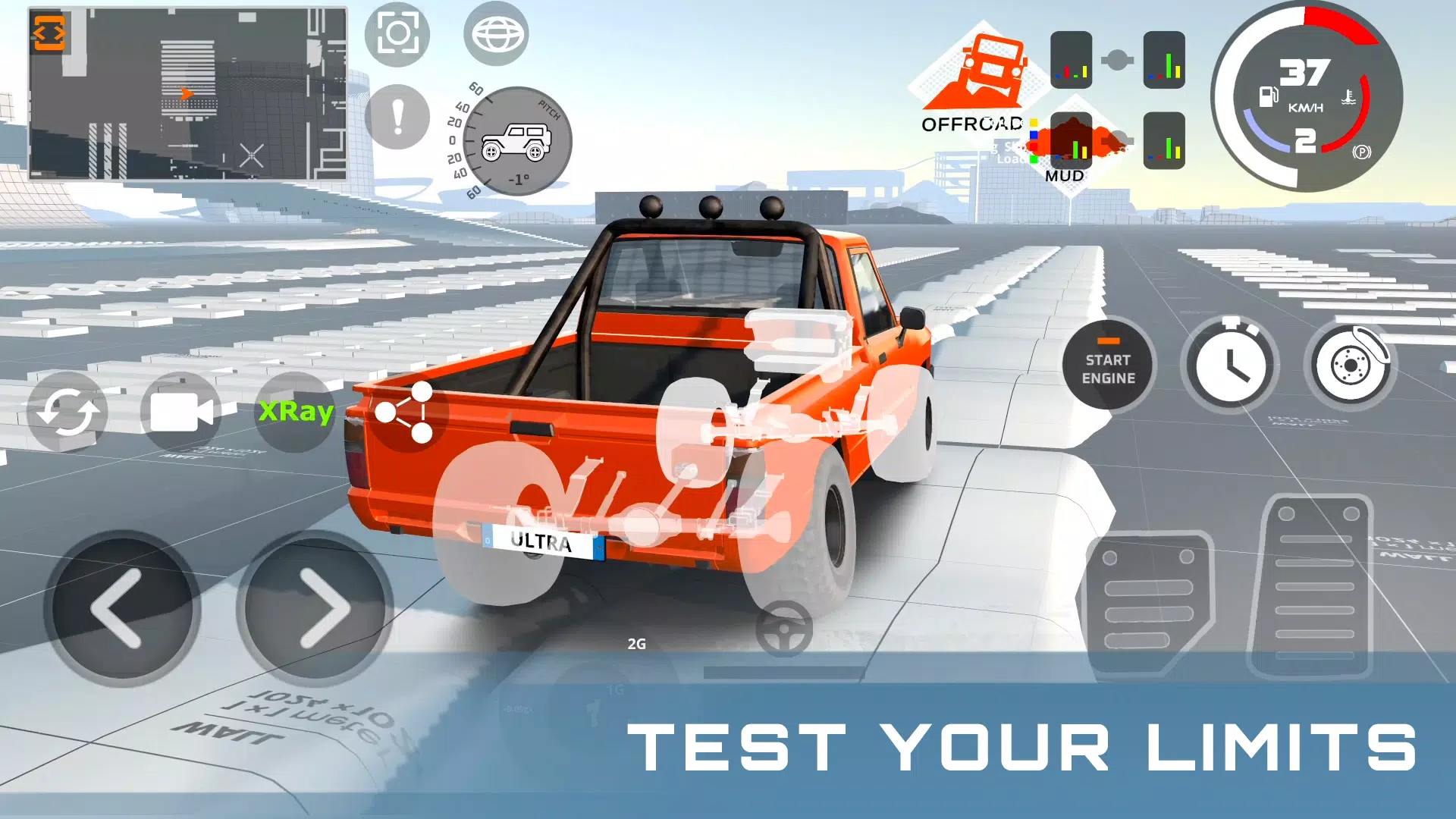Click the brake disc icon
Viewport: 1456px width, 819px height.
[x=1351, y=365]
